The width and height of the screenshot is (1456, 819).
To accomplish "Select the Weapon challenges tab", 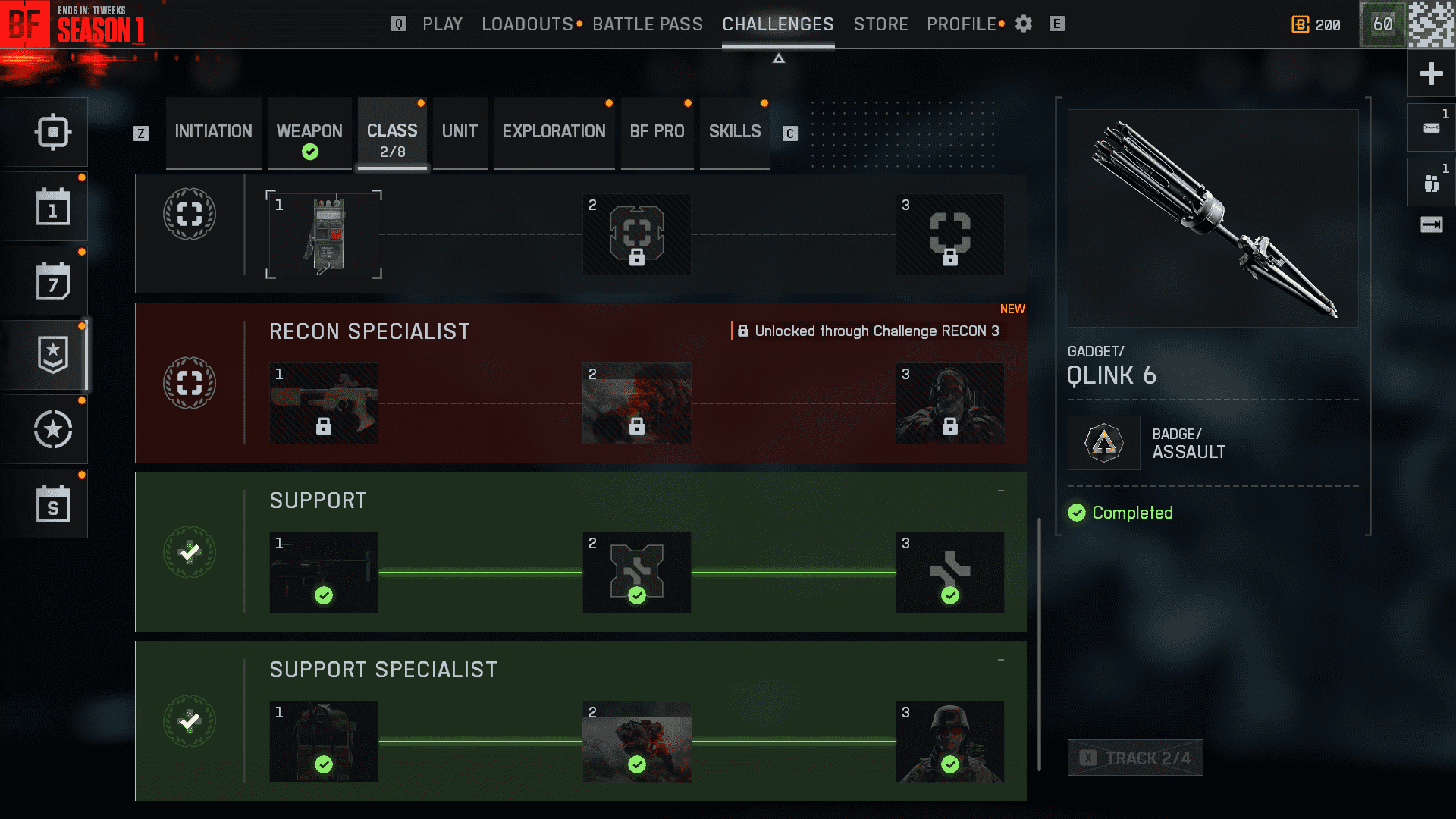I will [309, 132].
